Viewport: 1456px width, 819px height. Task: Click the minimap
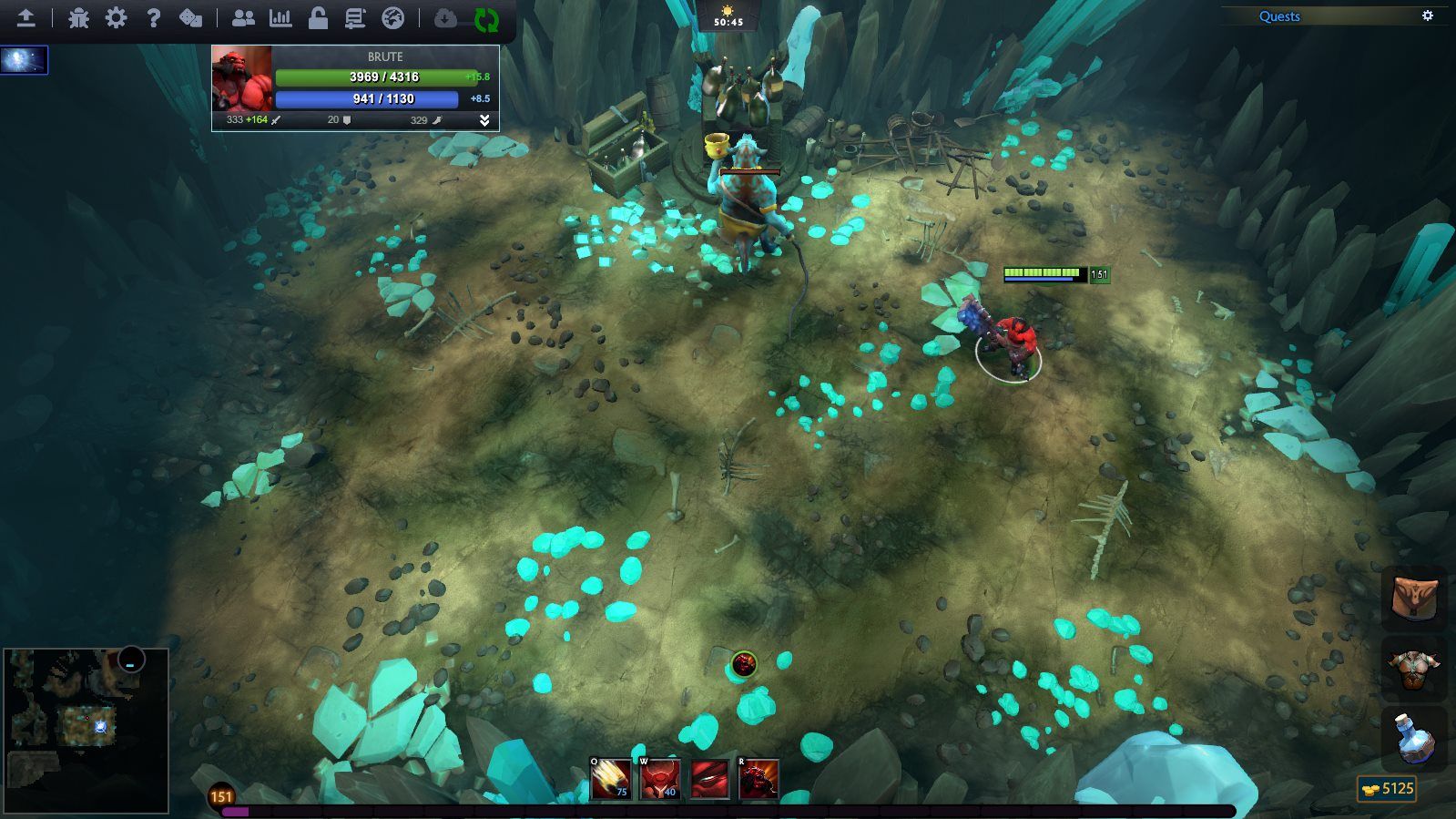87,730
